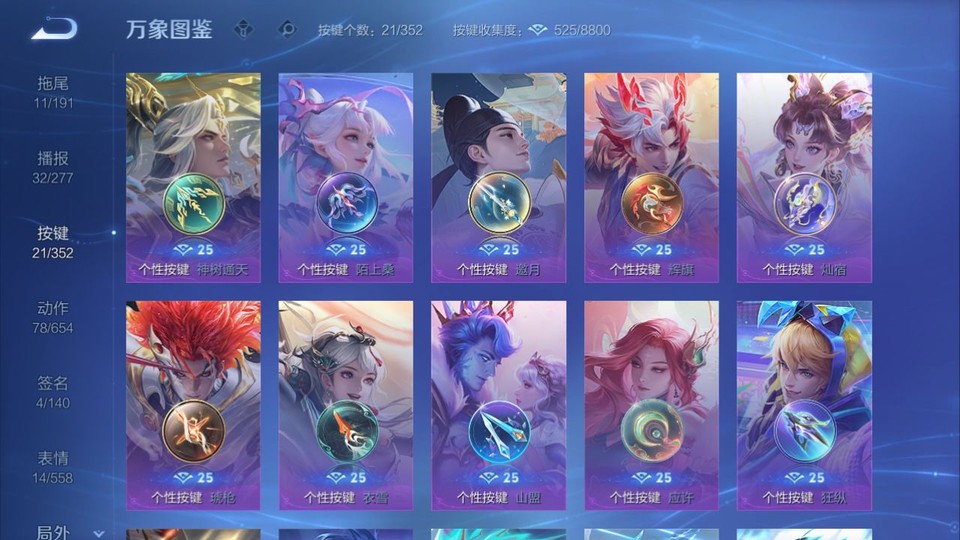The image size is (960, 540).
Task: Switch to the 表情 tab
Action: 54,467
